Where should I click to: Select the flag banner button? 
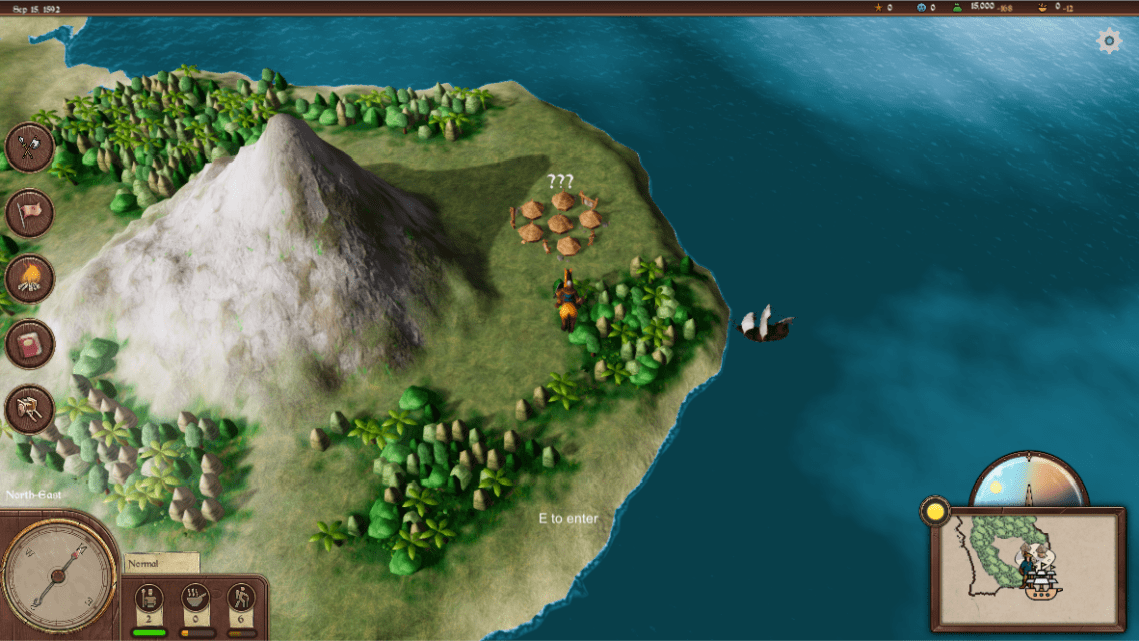[29, 213]
